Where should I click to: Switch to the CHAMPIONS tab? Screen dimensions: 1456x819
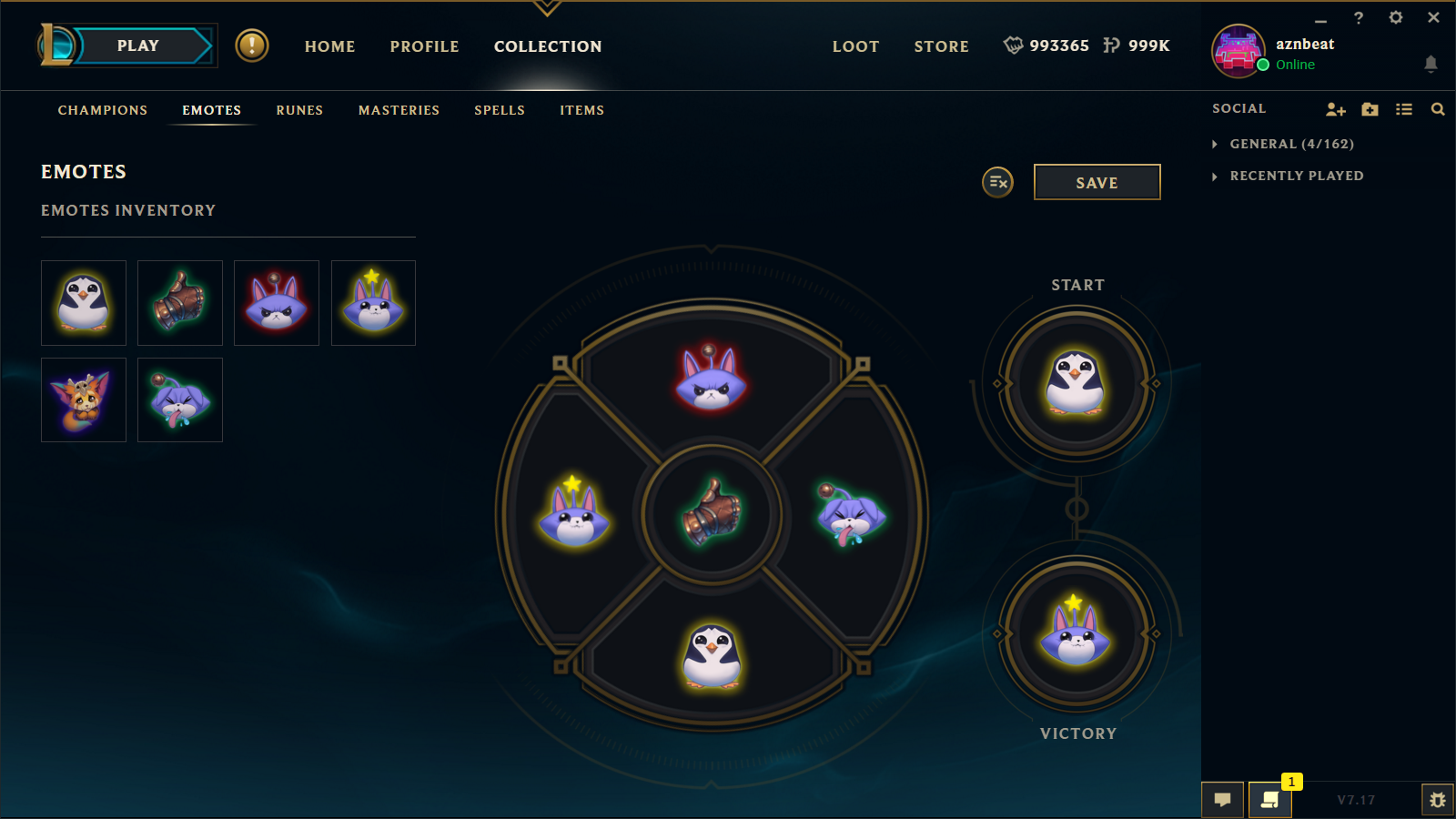point(102,110)
